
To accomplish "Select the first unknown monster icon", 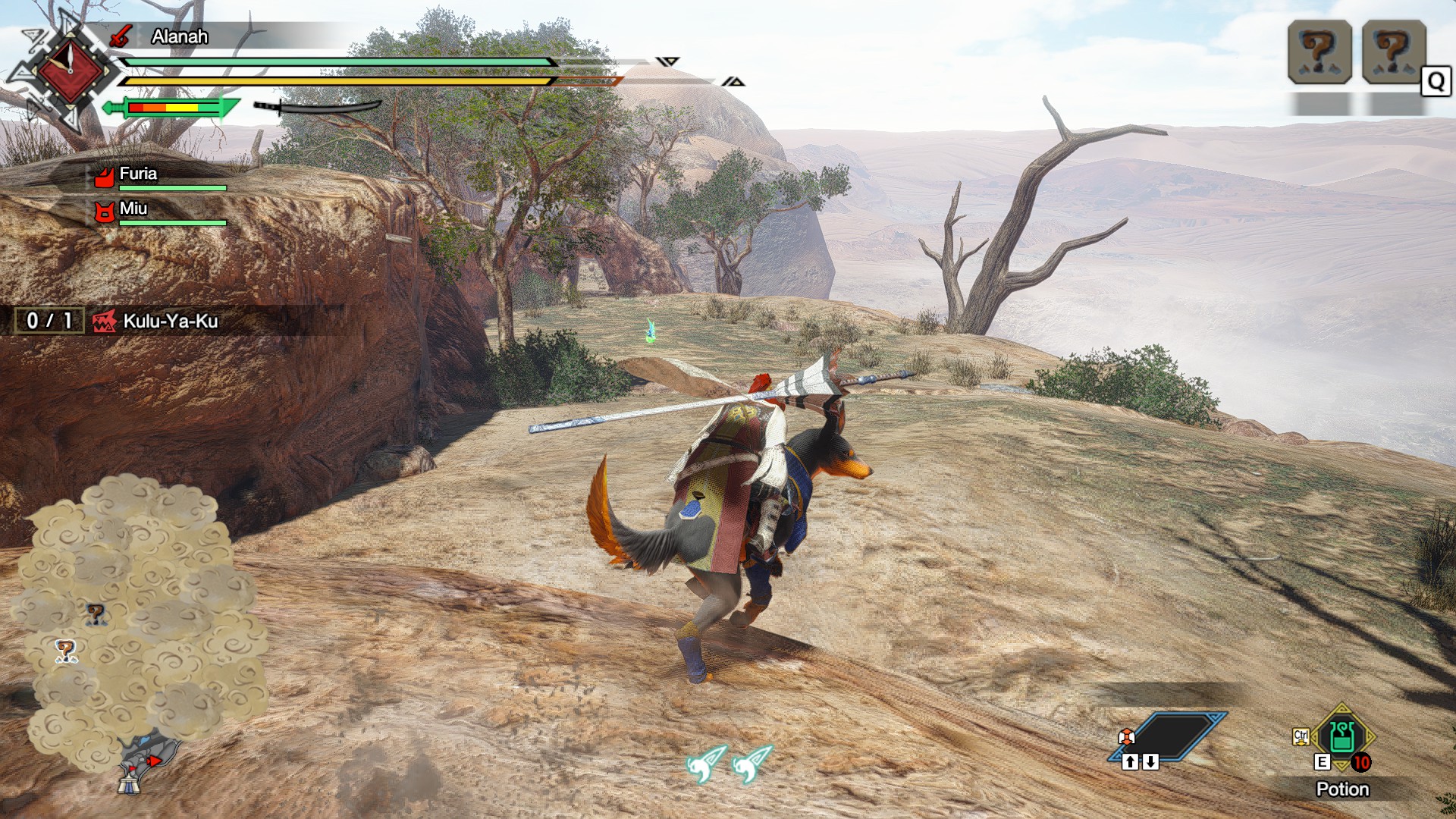I will (1319, 52).
